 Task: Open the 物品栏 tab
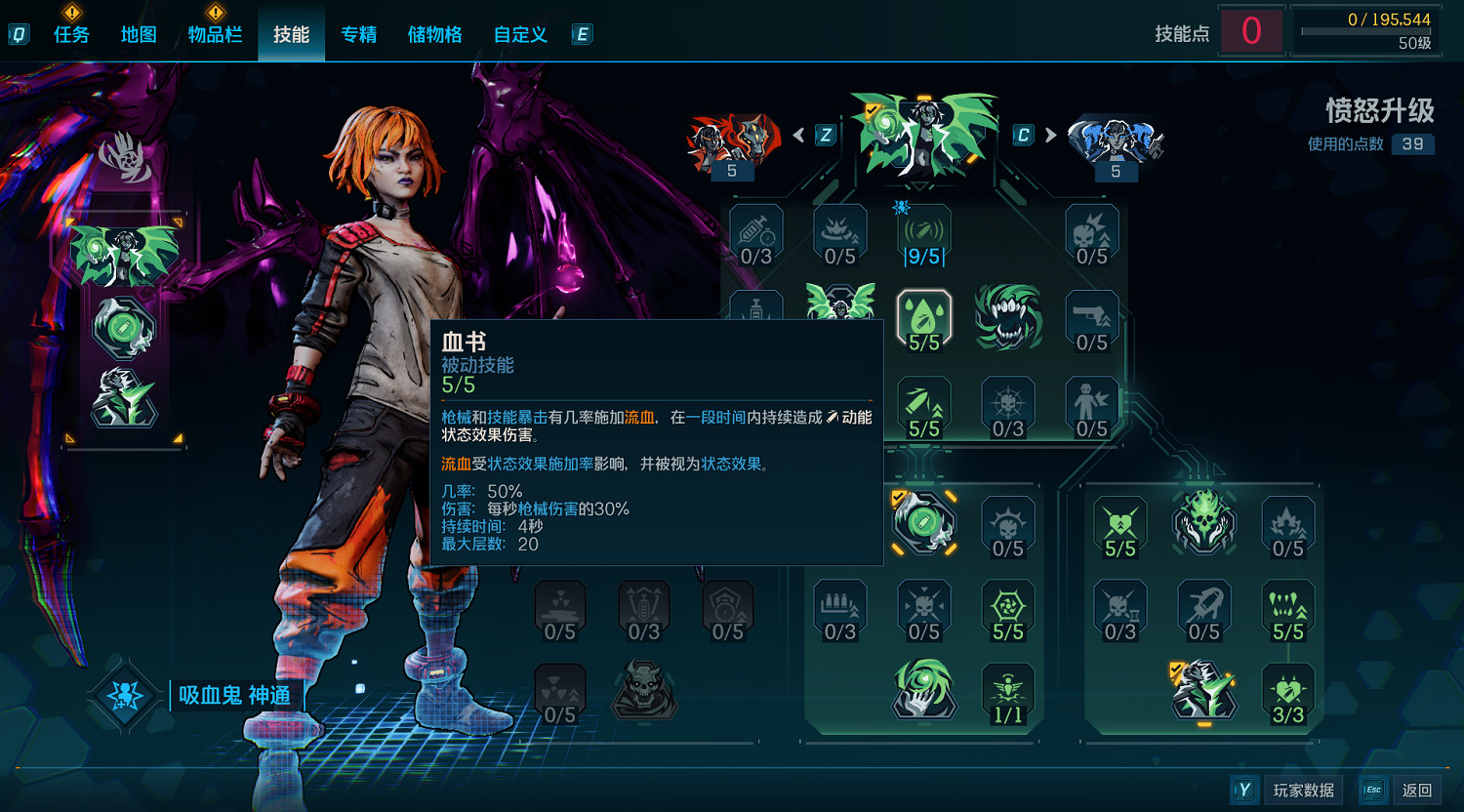[216, 34]
